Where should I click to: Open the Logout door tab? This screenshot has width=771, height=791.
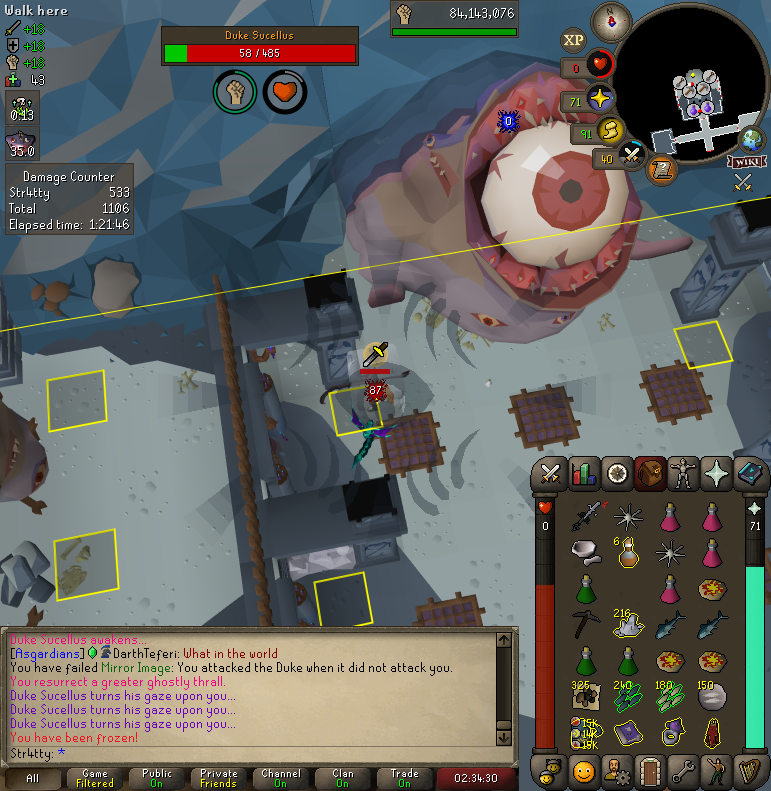[x=651, y=771]
